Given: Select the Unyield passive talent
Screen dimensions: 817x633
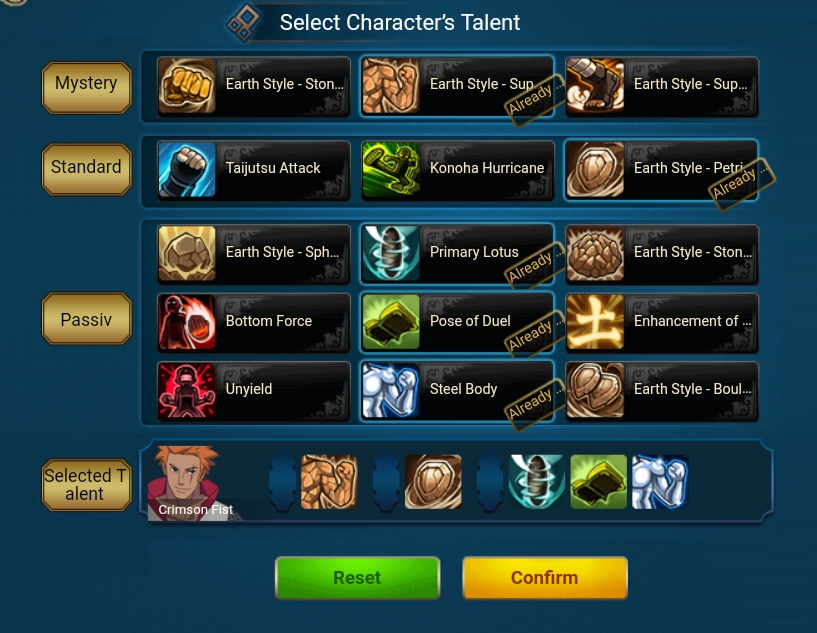Looking at the screenshot, I should click(254, 390).
